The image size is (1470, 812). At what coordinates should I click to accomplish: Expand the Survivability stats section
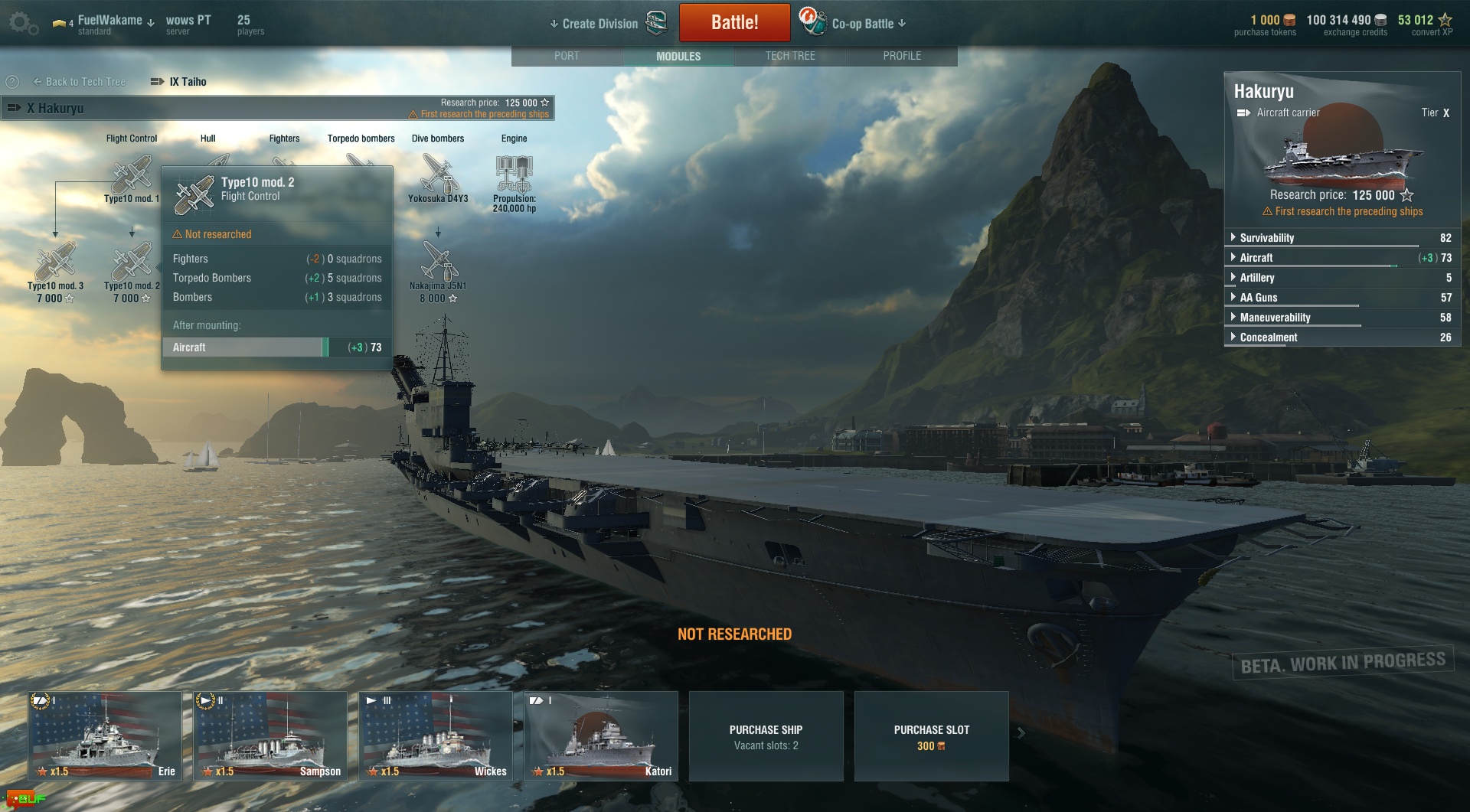[x=1267, y=238]
